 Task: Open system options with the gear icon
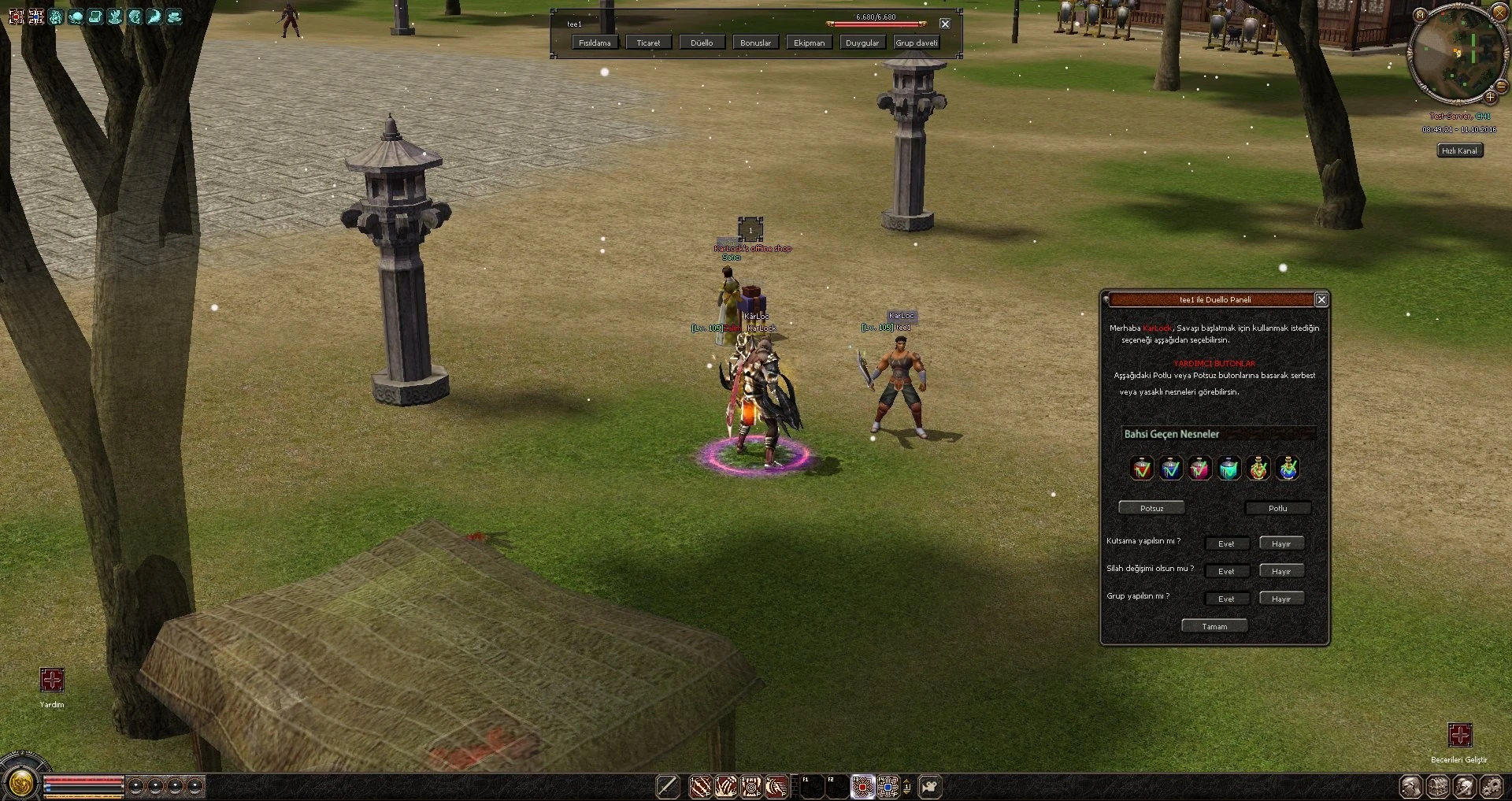point(1492,786)
